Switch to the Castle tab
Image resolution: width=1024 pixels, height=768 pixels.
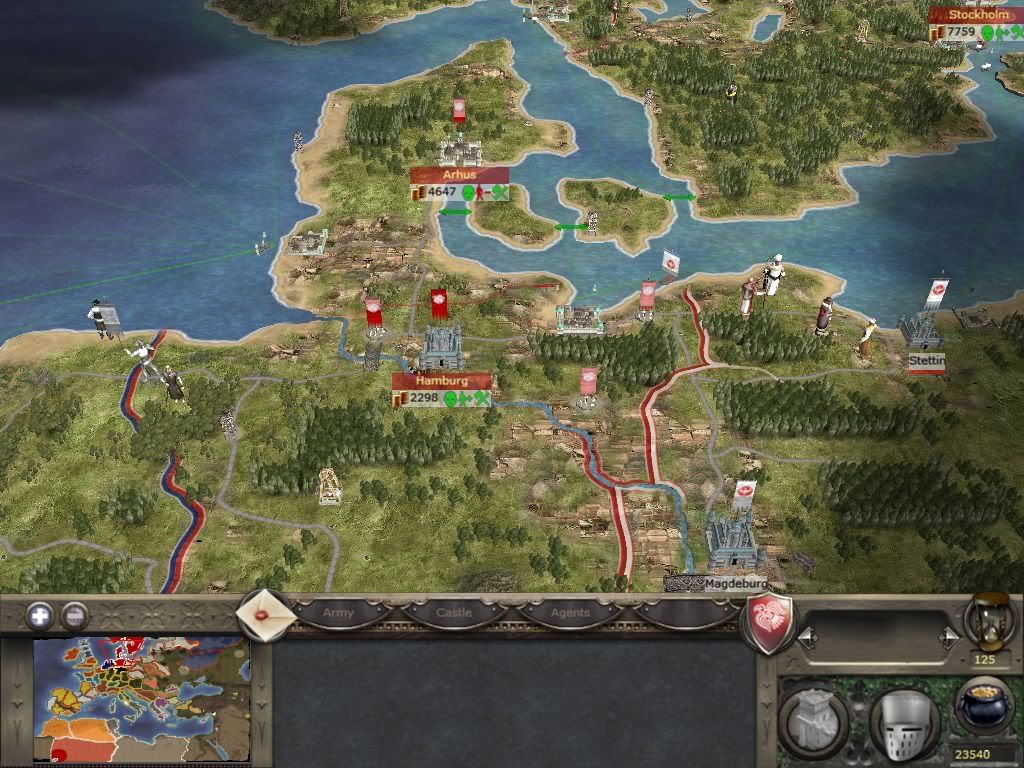[x=454, y=612]
